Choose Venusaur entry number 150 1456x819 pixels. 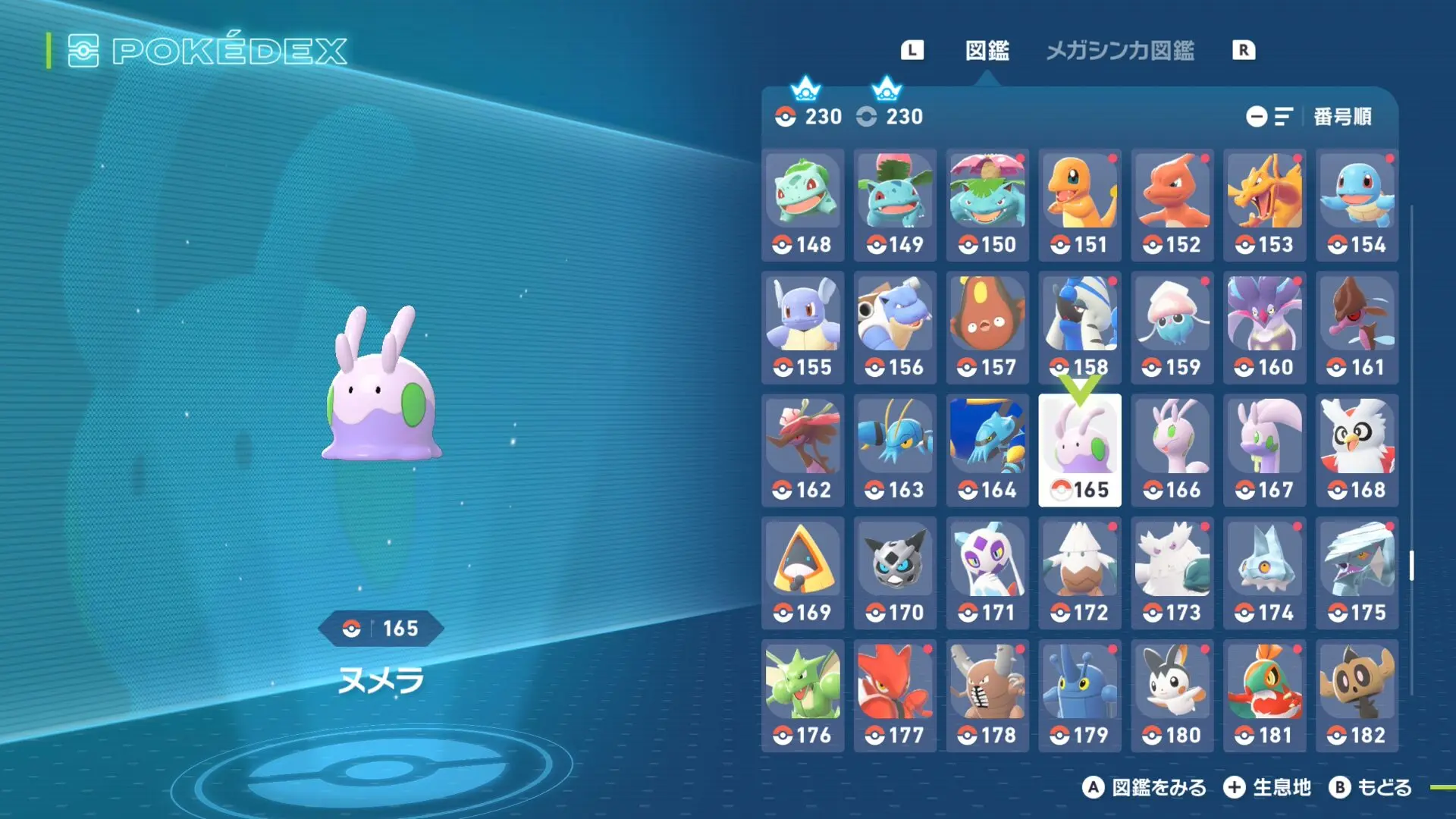[987, 205]
